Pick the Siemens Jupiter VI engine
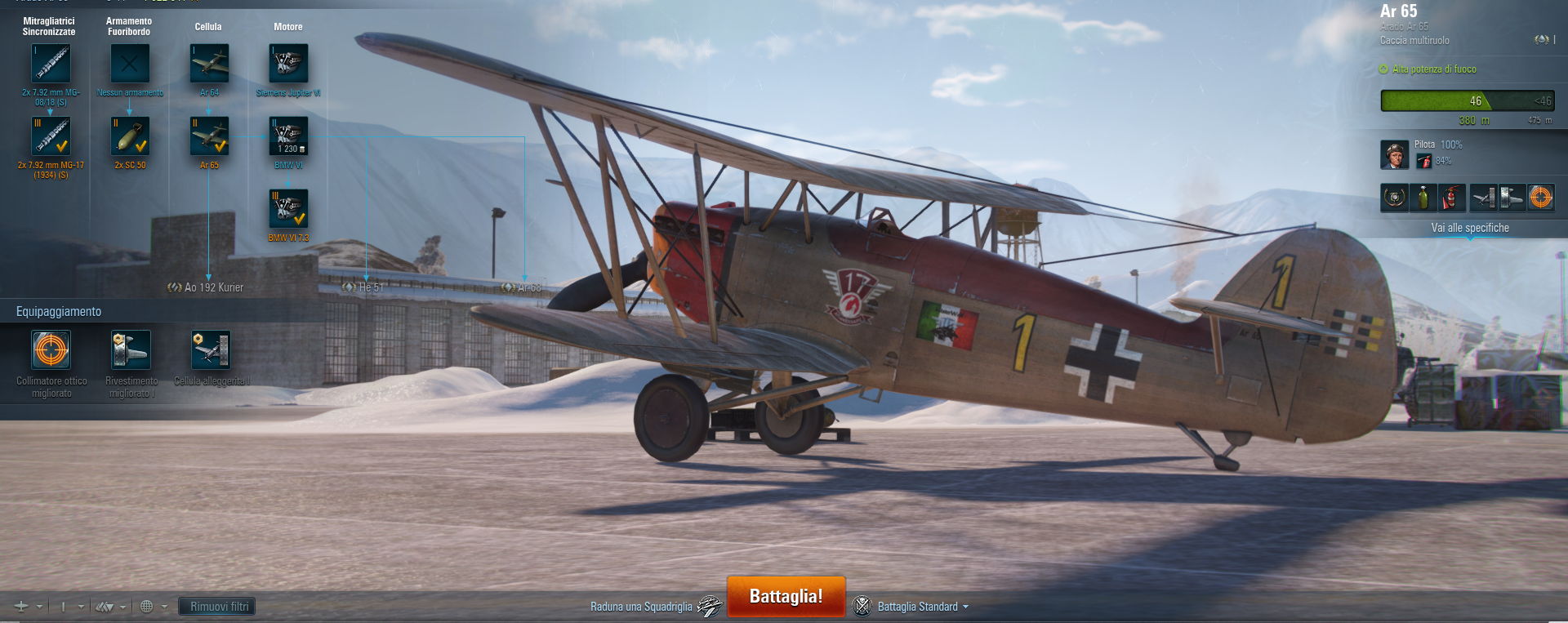 pos(288,64)
